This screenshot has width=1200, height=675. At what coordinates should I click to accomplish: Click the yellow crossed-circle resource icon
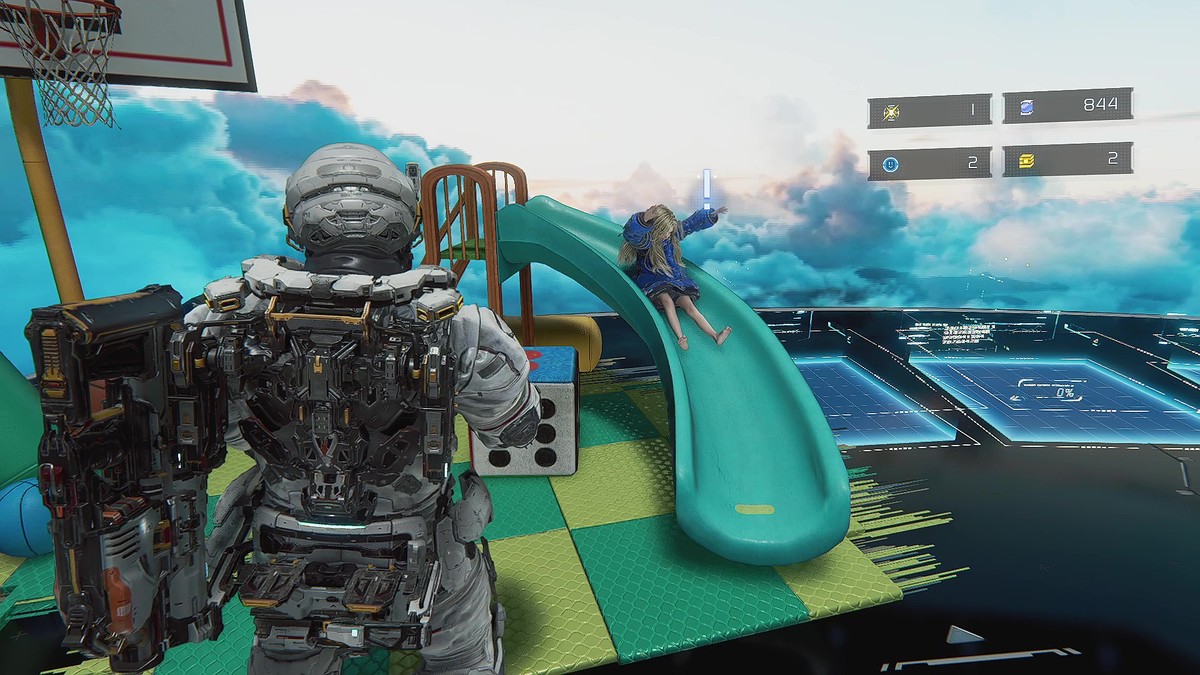point(891,110)
